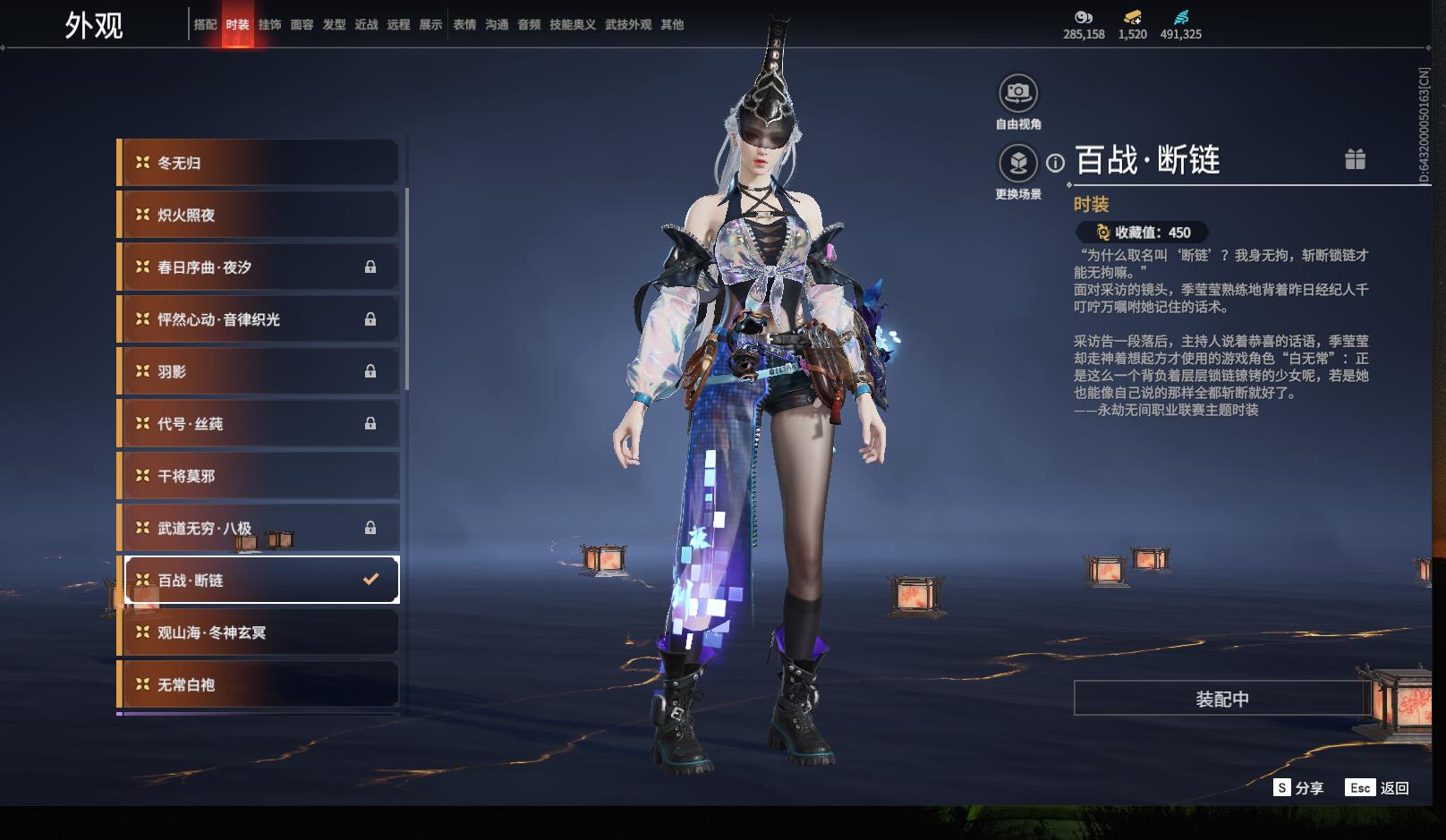Select the 干将莫邪 outfit
This screenshot has height=840, width=1446.
259,476
